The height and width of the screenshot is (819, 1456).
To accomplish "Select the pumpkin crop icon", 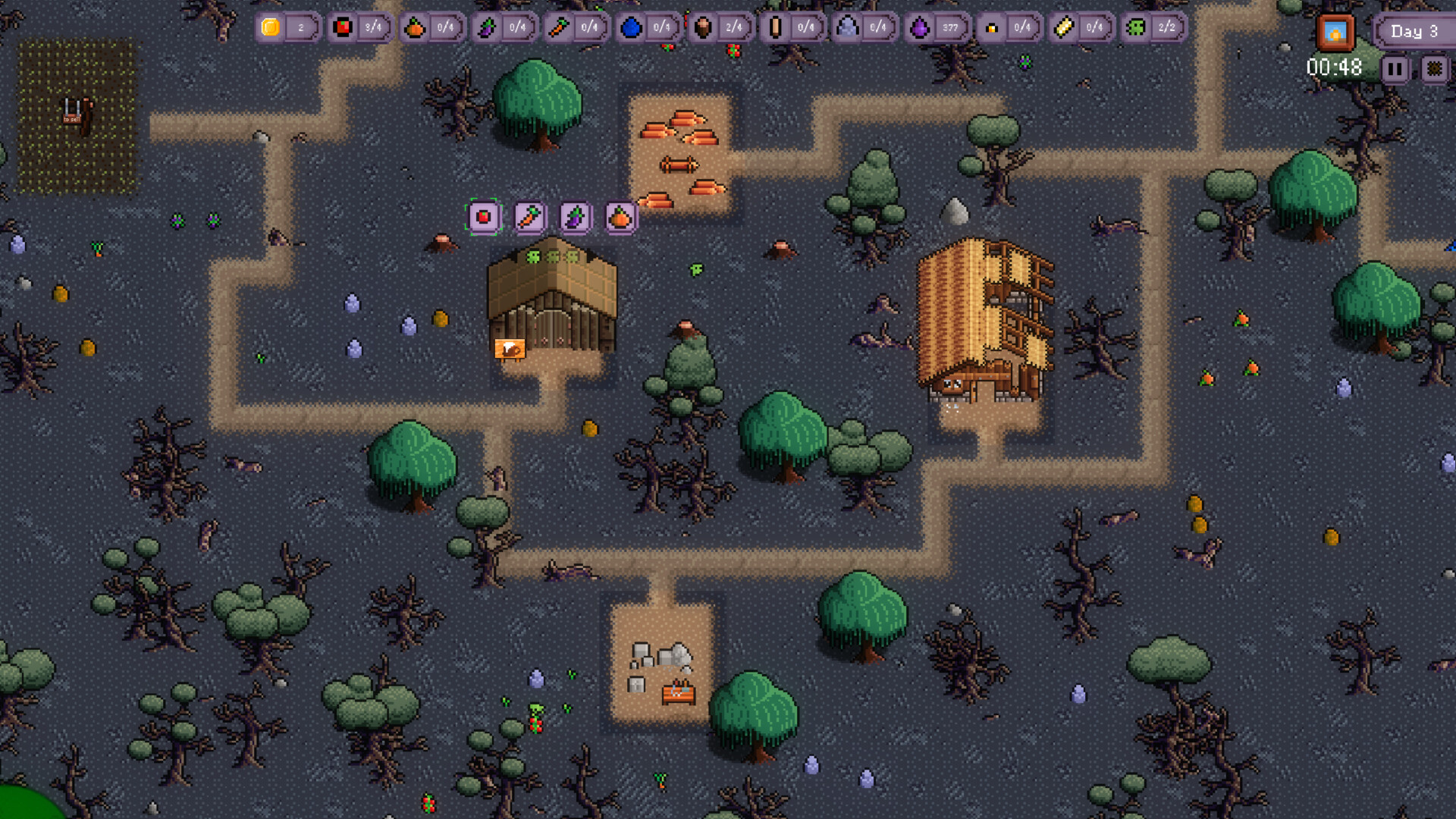I will click(x=619, y=218).
